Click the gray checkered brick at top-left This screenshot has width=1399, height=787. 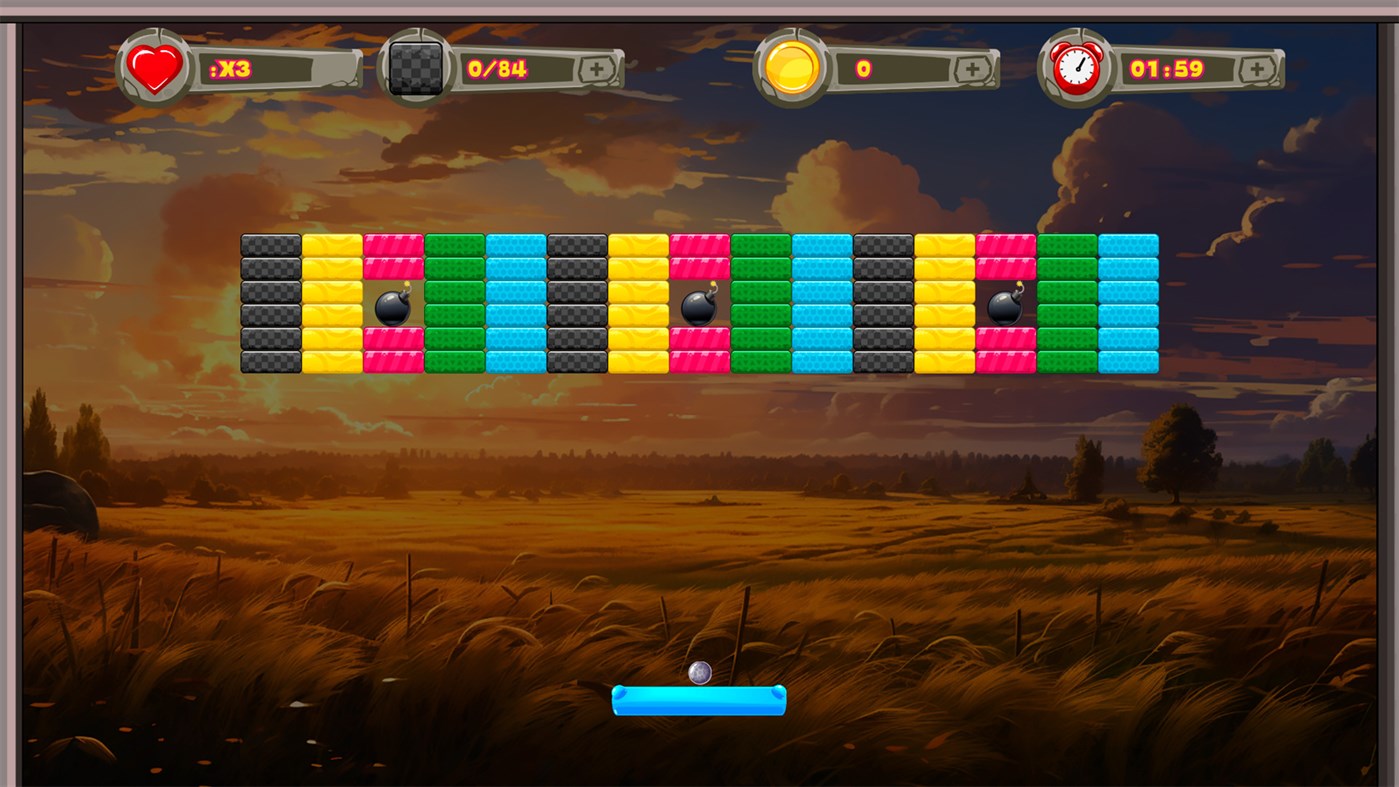[x=270, y=243]
